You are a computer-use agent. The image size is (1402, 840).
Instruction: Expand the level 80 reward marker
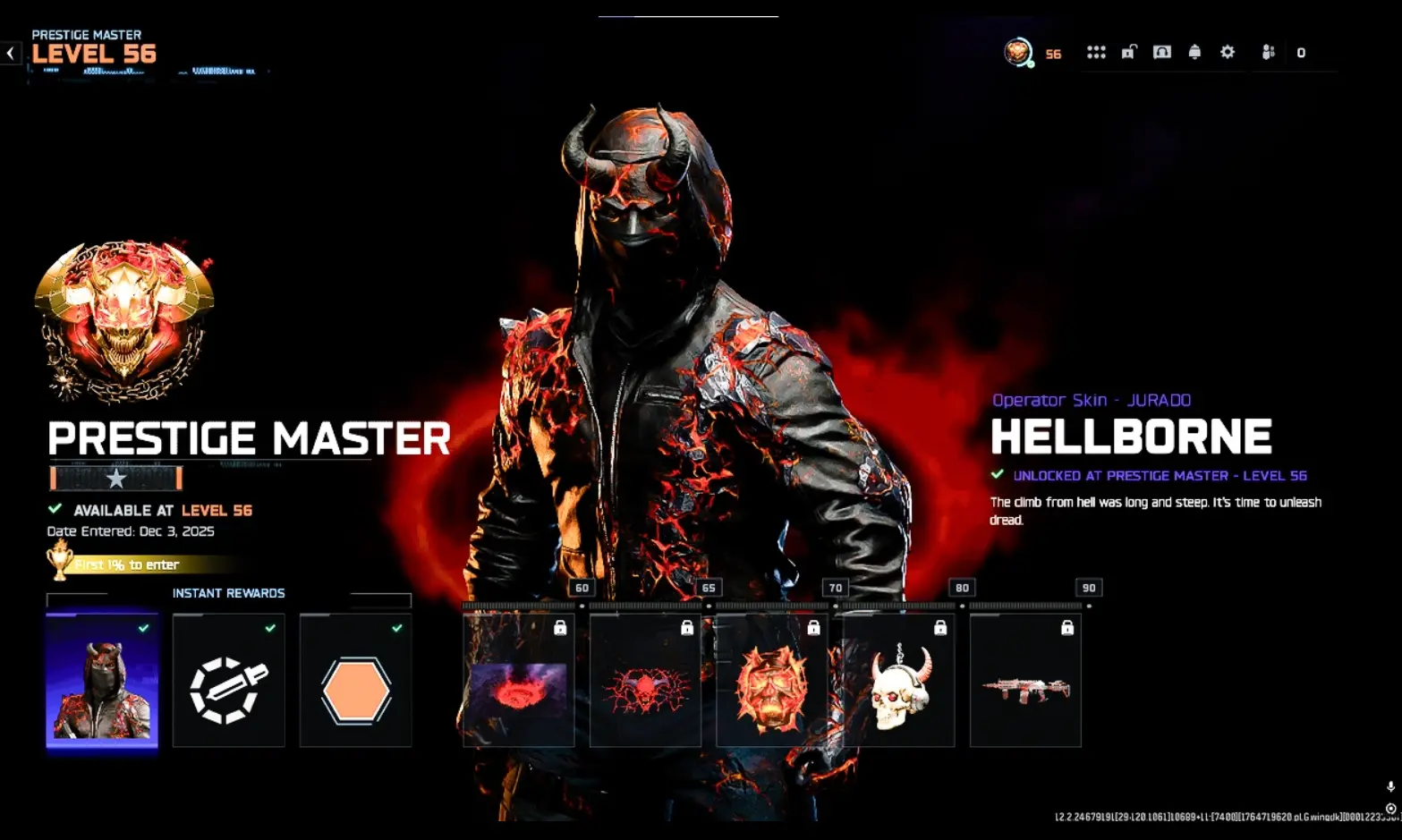[x=961, y=588]
